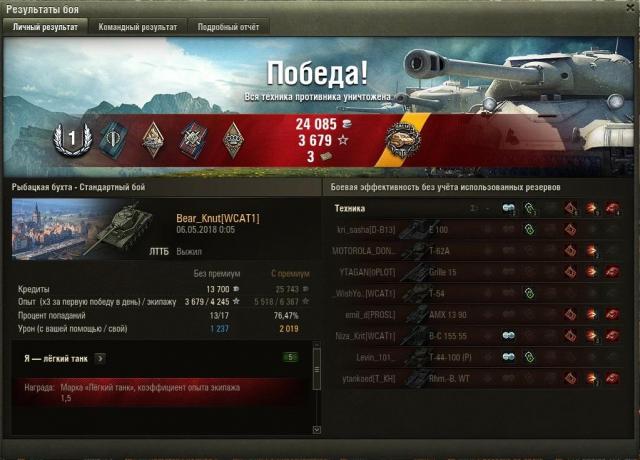Click the mastery badge with number 1
Screen dimensions: 640x460
point(71,135)
